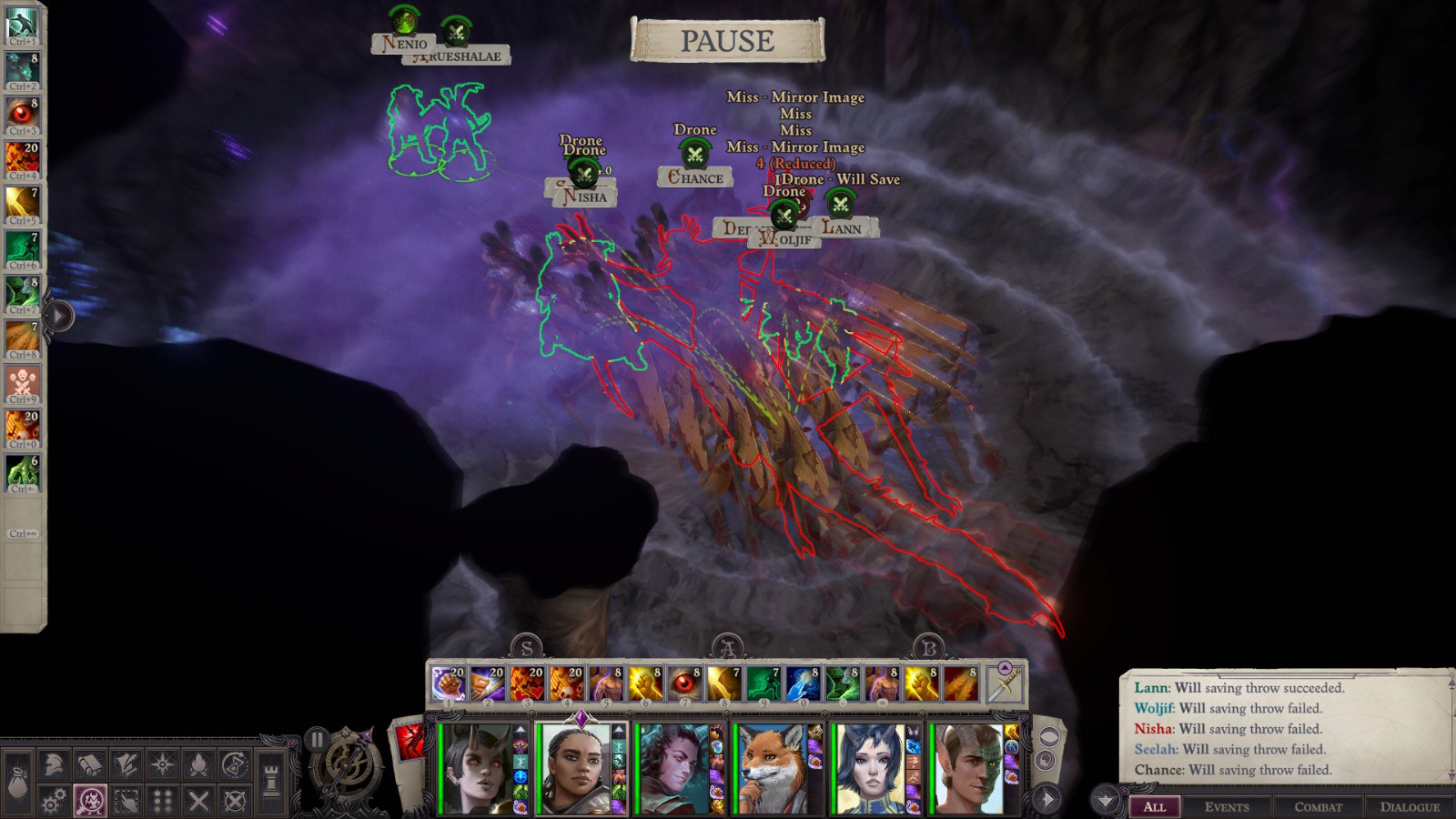The width and height of the screenshot is (1456, 819).
Task: Expand the left sidebar with the side arrow
Action: click(x=57, y=317)
